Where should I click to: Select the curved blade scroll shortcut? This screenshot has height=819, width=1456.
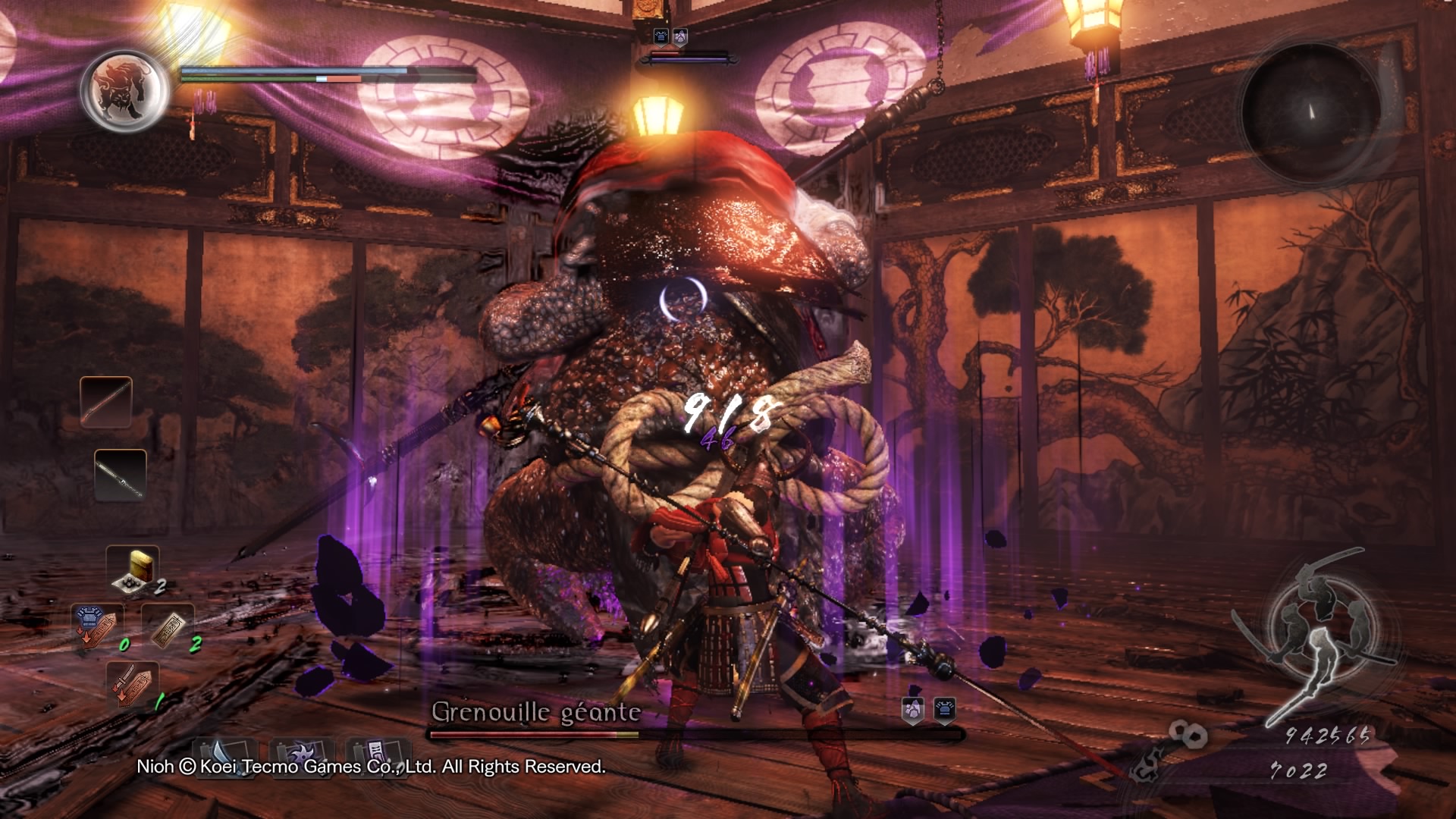224,755
